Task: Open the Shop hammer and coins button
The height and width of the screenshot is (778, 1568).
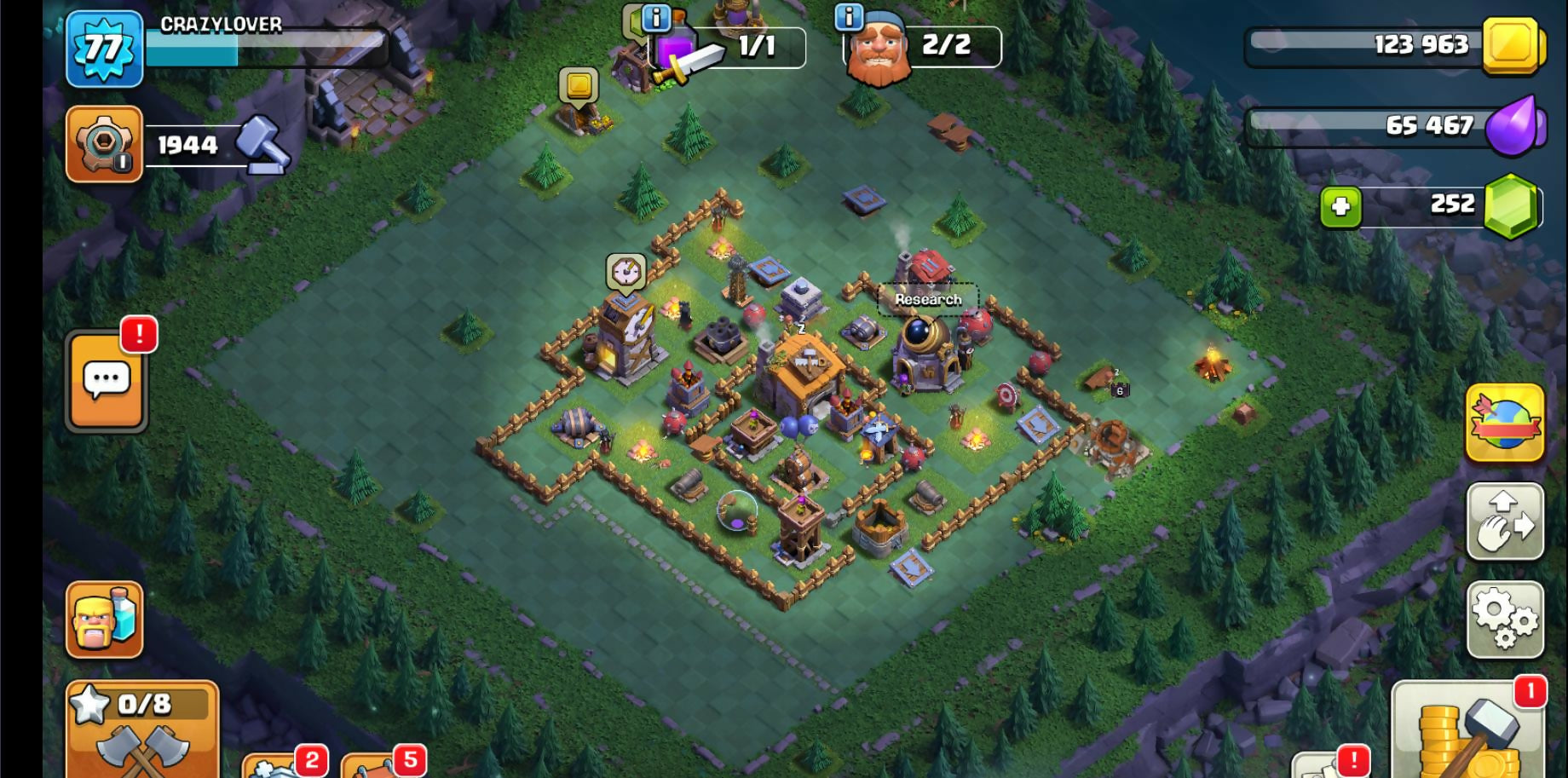Action: (x=1468, y=731)
